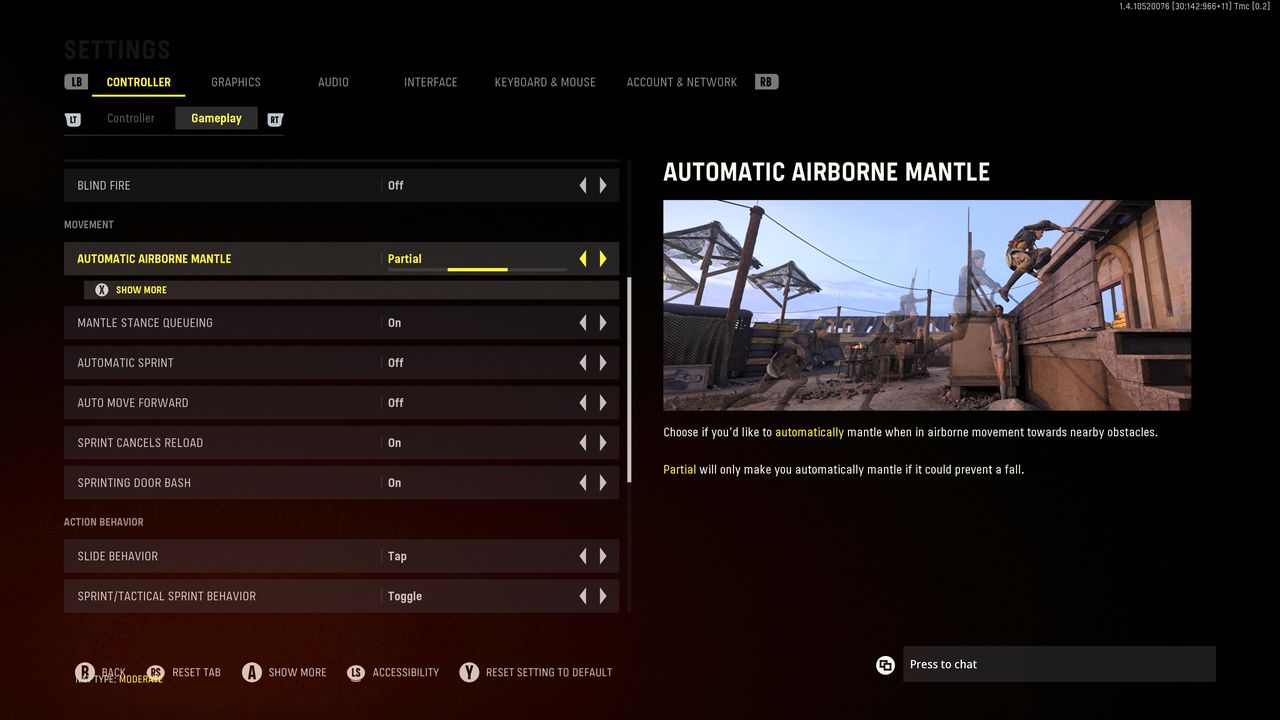Click right arrow on Automatic Airborne Mantle

point(603,259)
